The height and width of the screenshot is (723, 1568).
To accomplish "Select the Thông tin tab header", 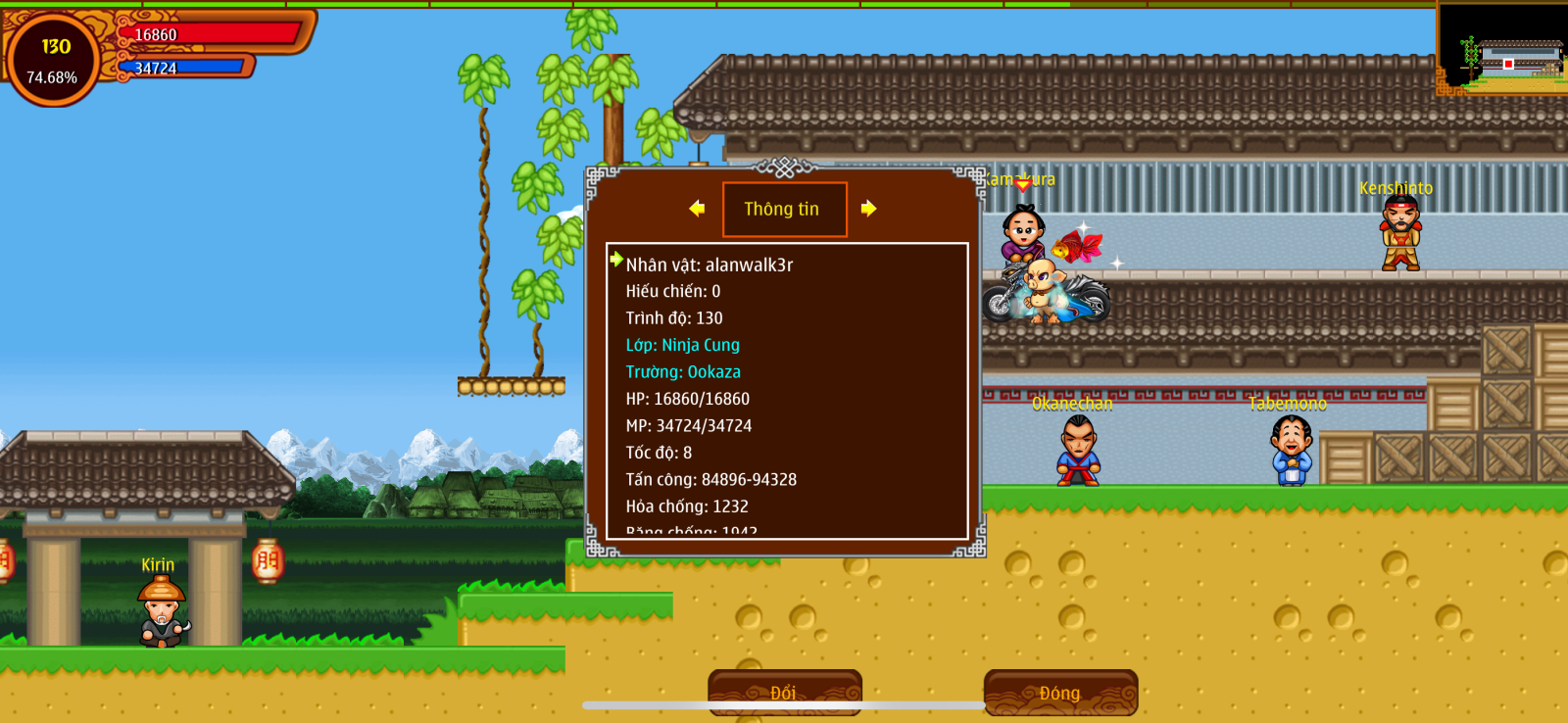I will [784, 210].
